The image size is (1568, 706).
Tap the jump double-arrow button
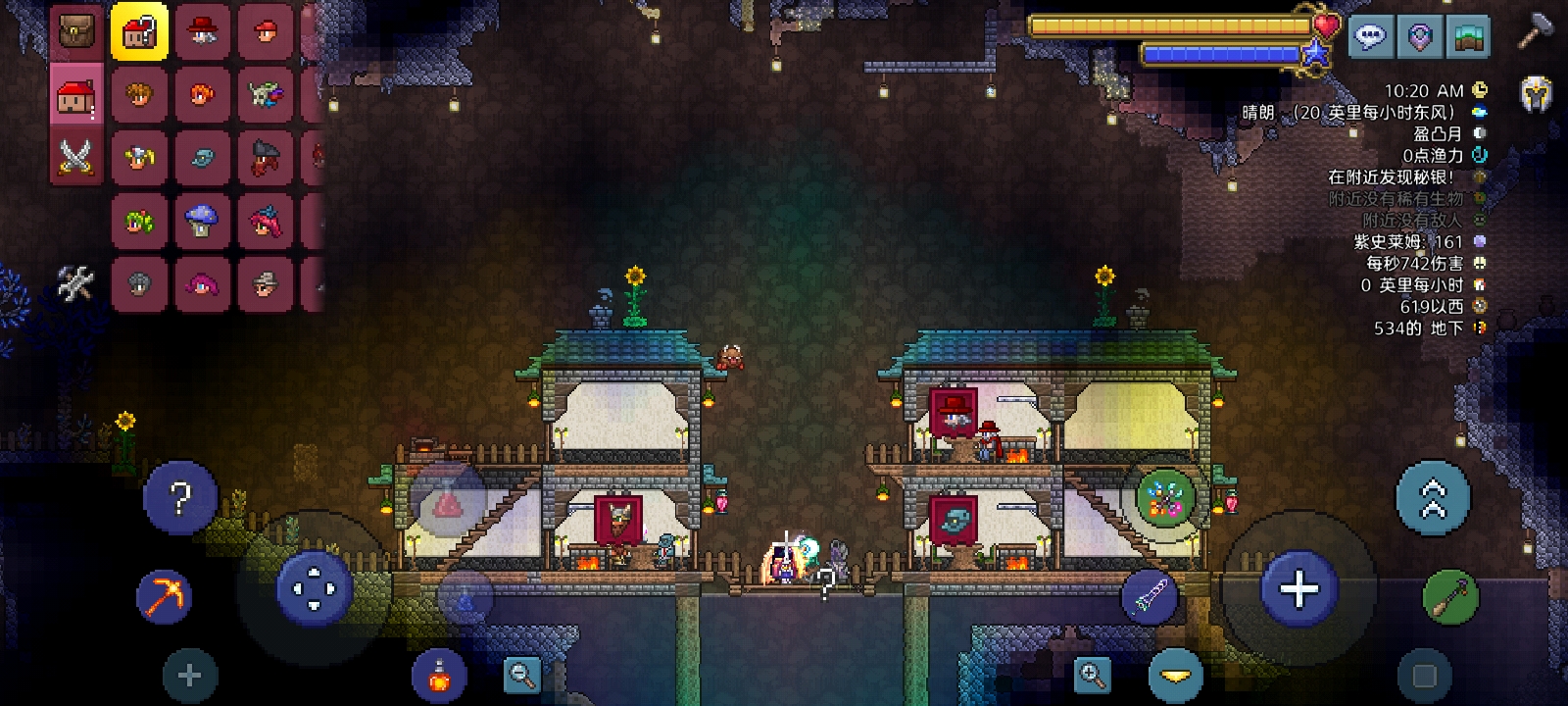(x=1433, y=498)
